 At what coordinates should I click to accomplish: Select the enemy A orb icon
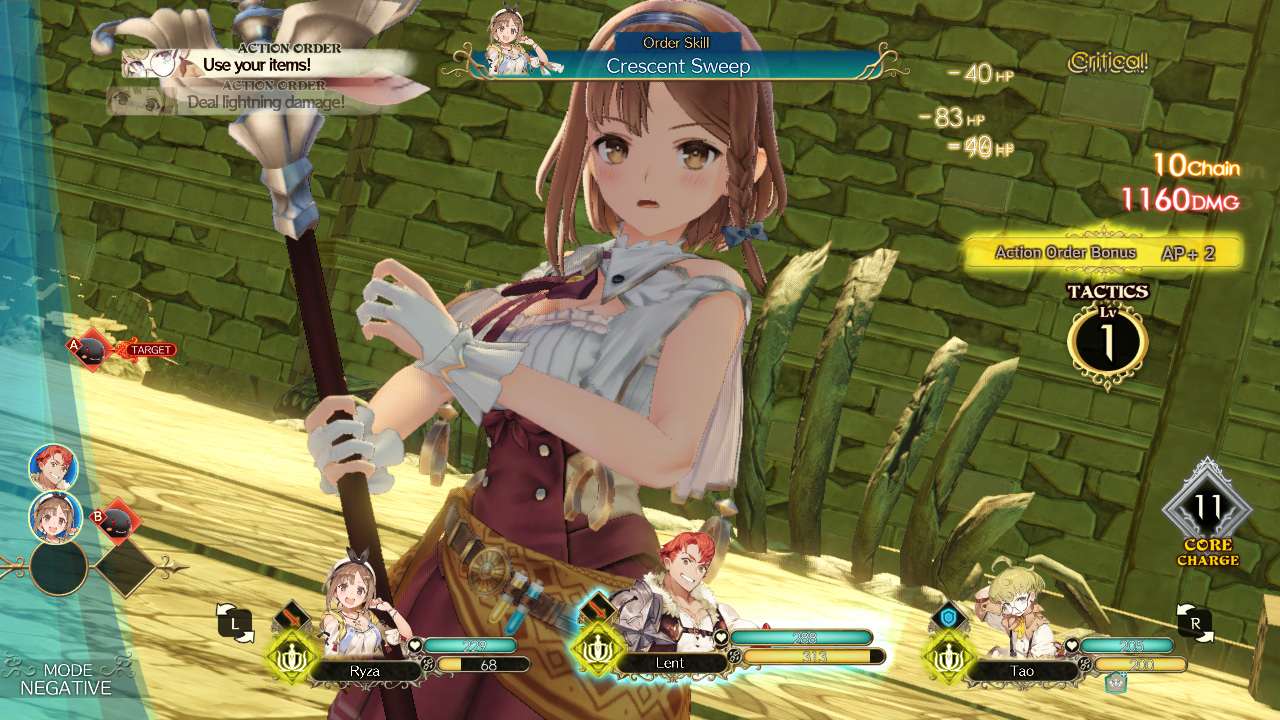pyautogui.click(x=90, y=349)
